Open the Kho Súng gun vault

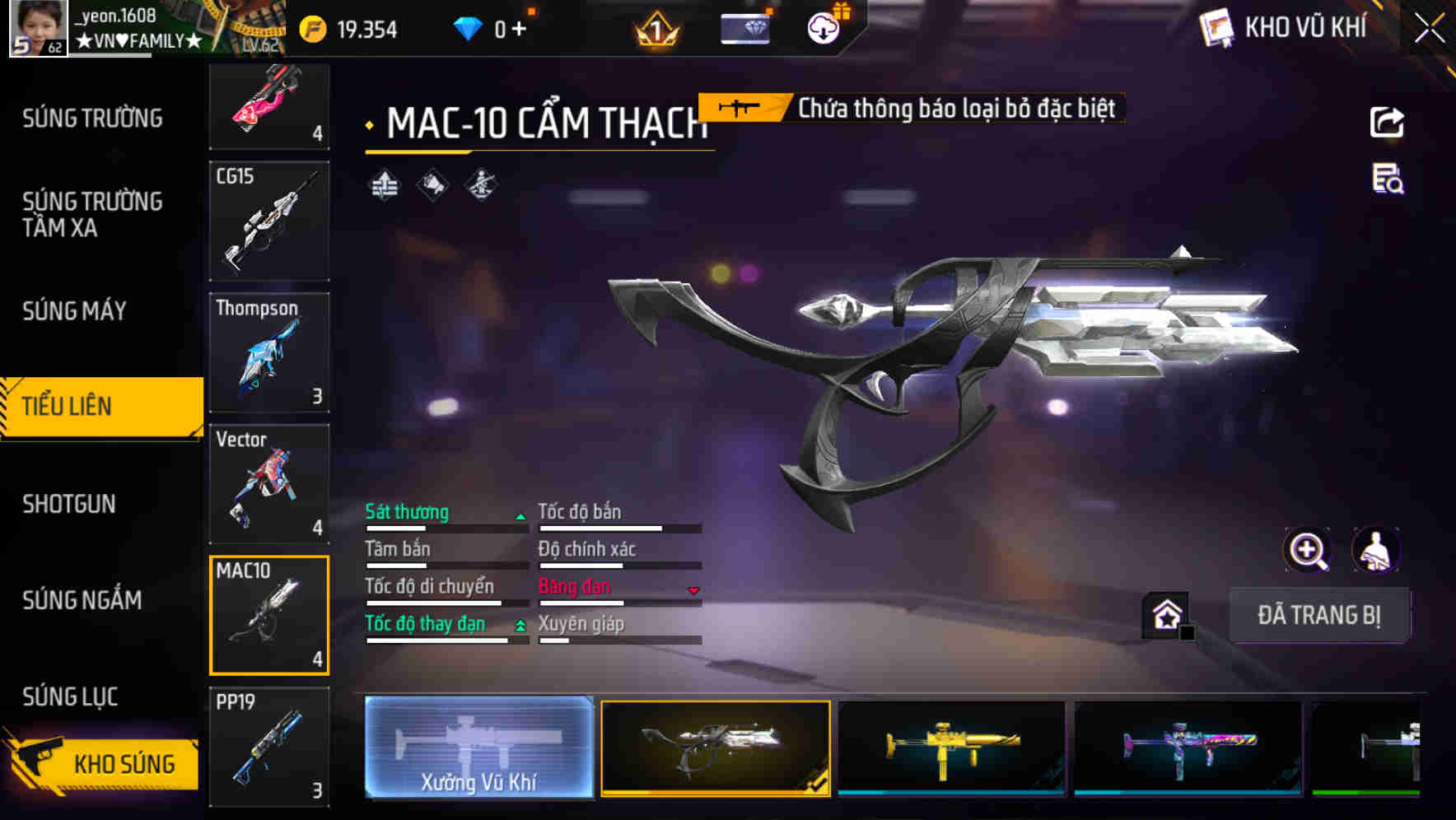pyautogui.click(x=103, y=763)
